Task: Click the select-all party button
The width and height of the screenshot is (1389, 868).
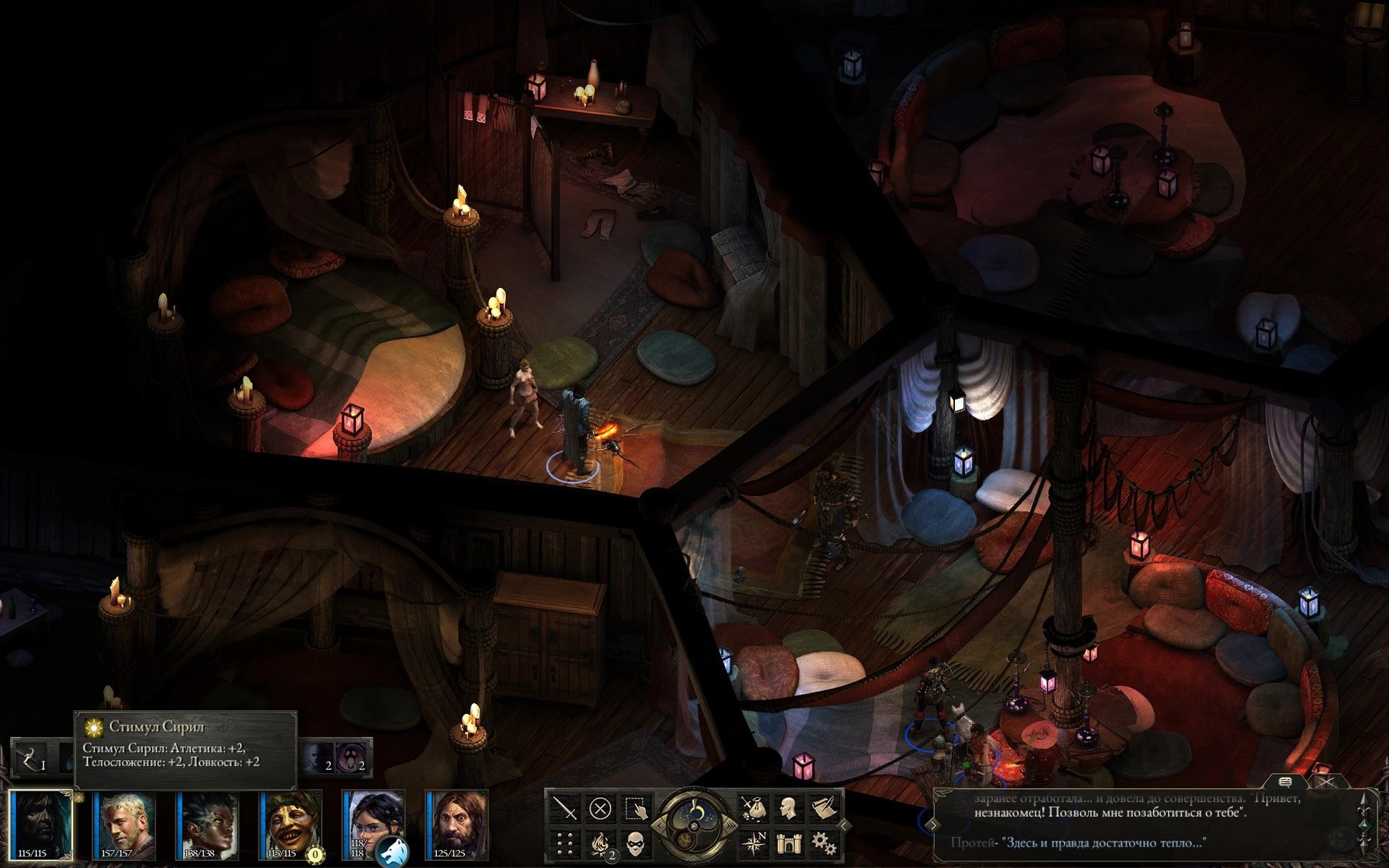Action: [x=635, y=809]
